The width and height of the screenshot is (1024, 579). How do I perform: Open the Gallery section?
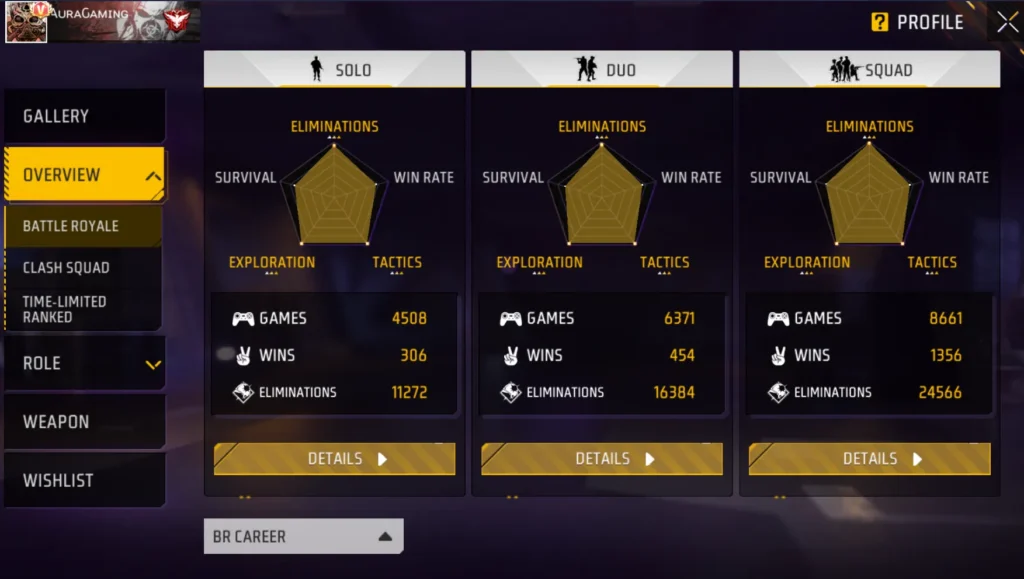tap(84, 116)
